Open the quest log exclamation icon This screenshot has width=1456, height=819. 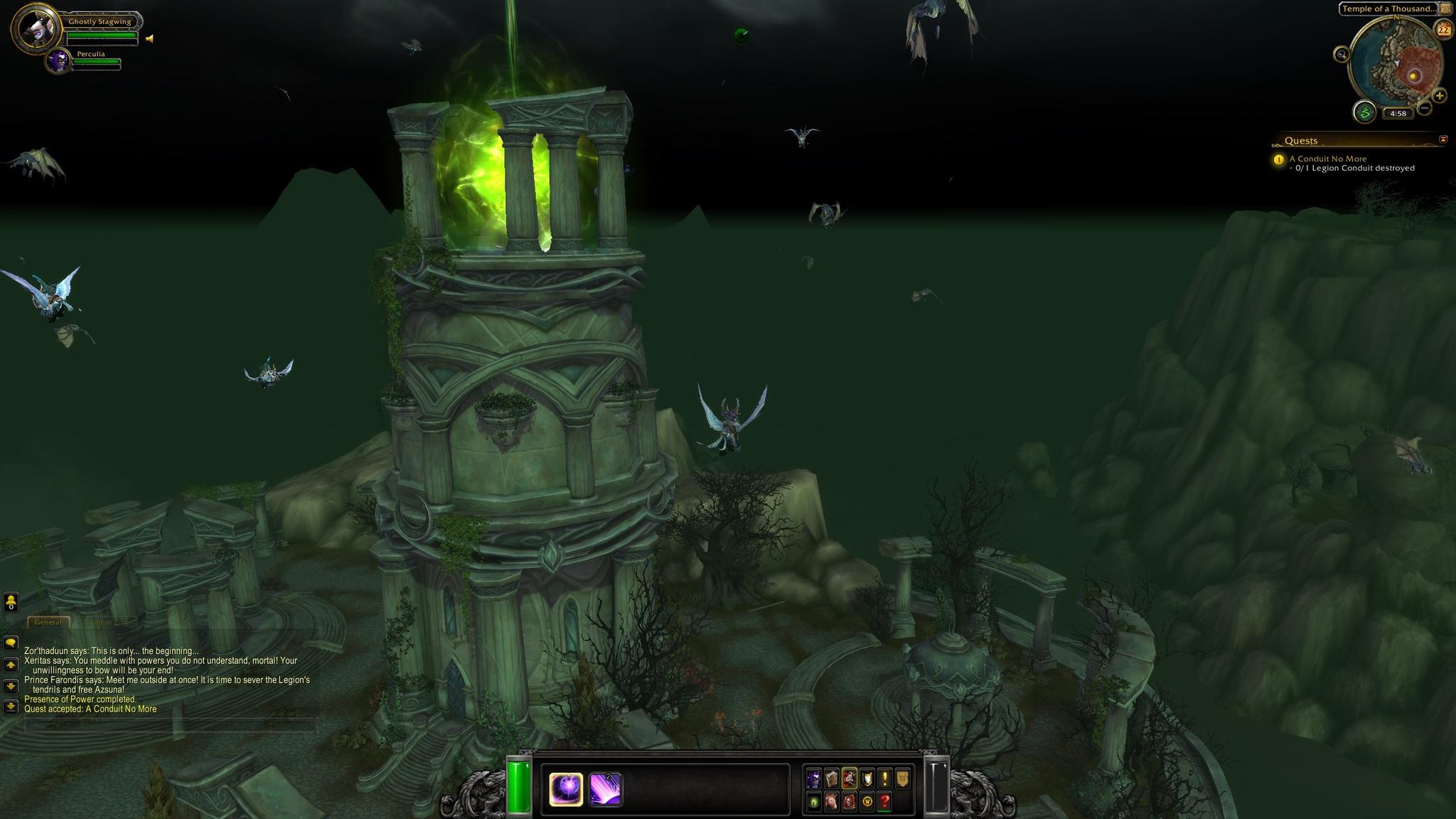tap(884, 778)
